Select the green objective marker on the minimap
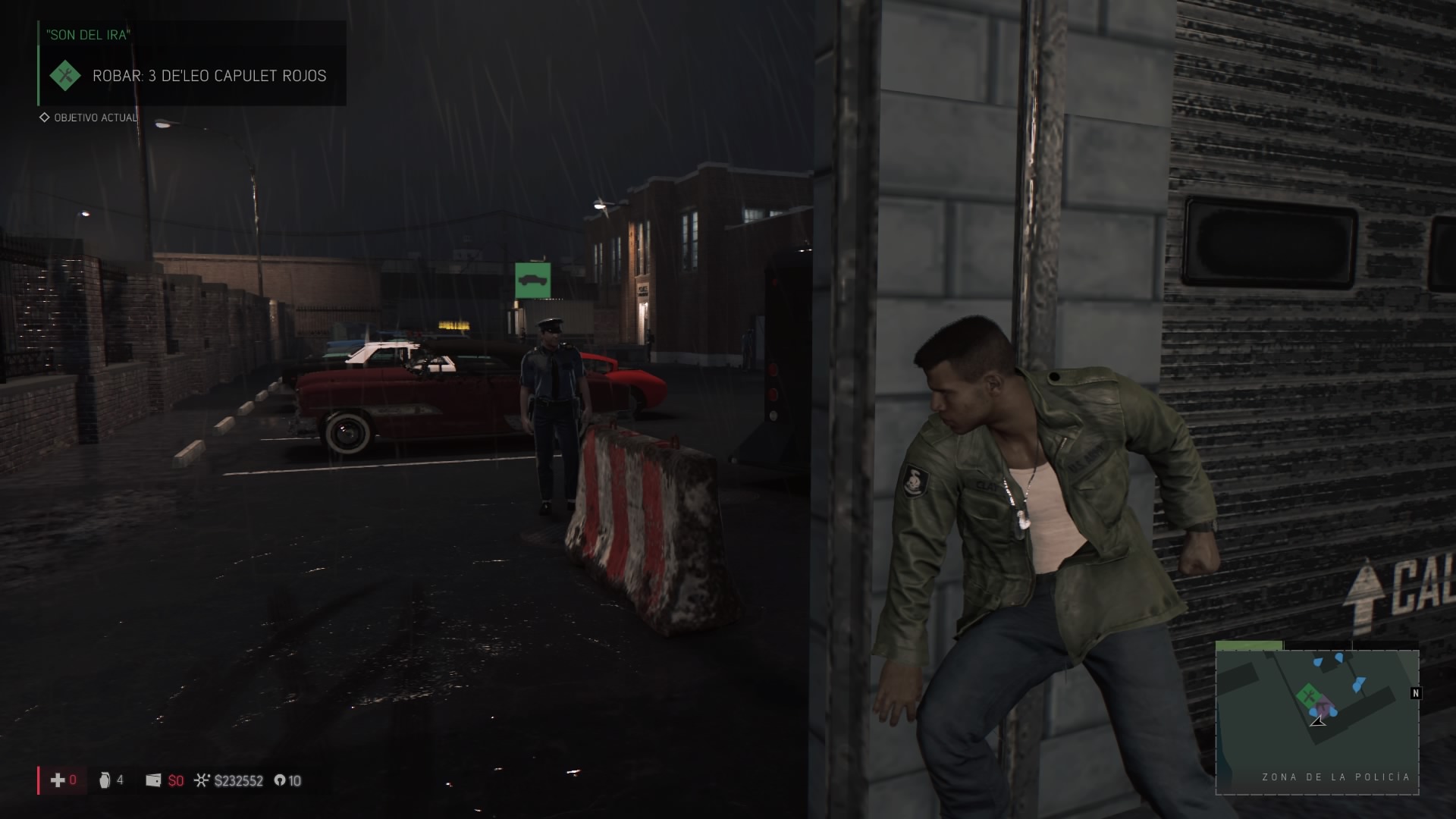 tap(1307, 695)
